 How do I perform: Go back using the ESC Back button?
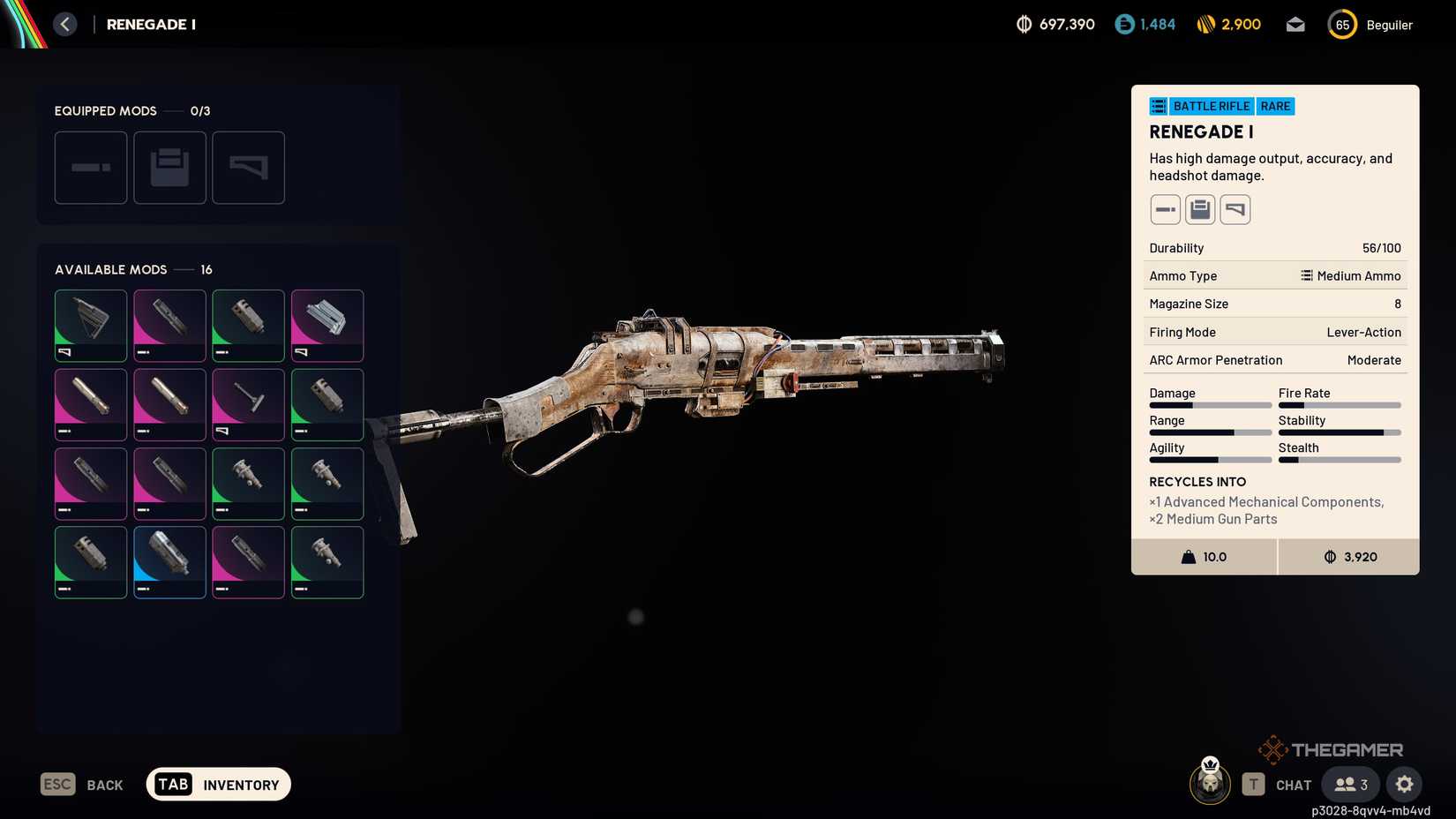[x=82, y=784]
